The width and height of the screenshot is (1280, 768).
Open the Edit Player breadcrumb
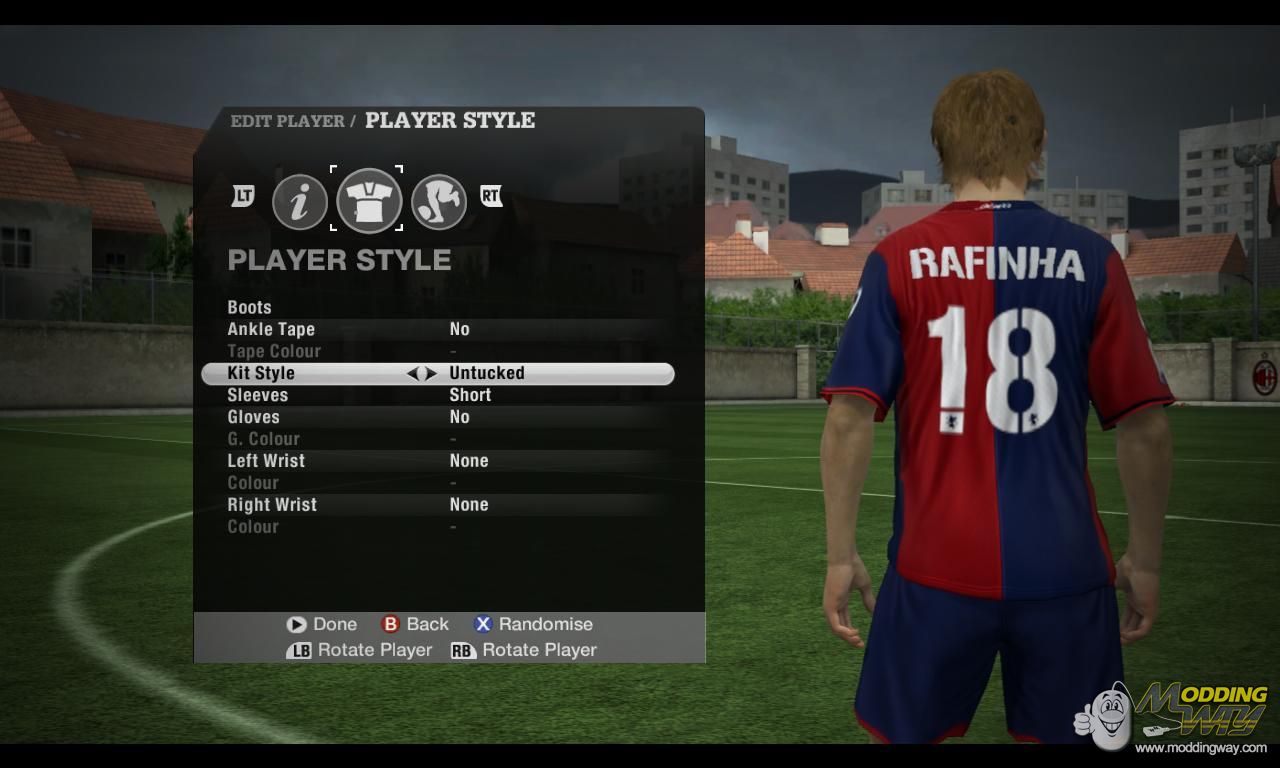tap(287, 121)
